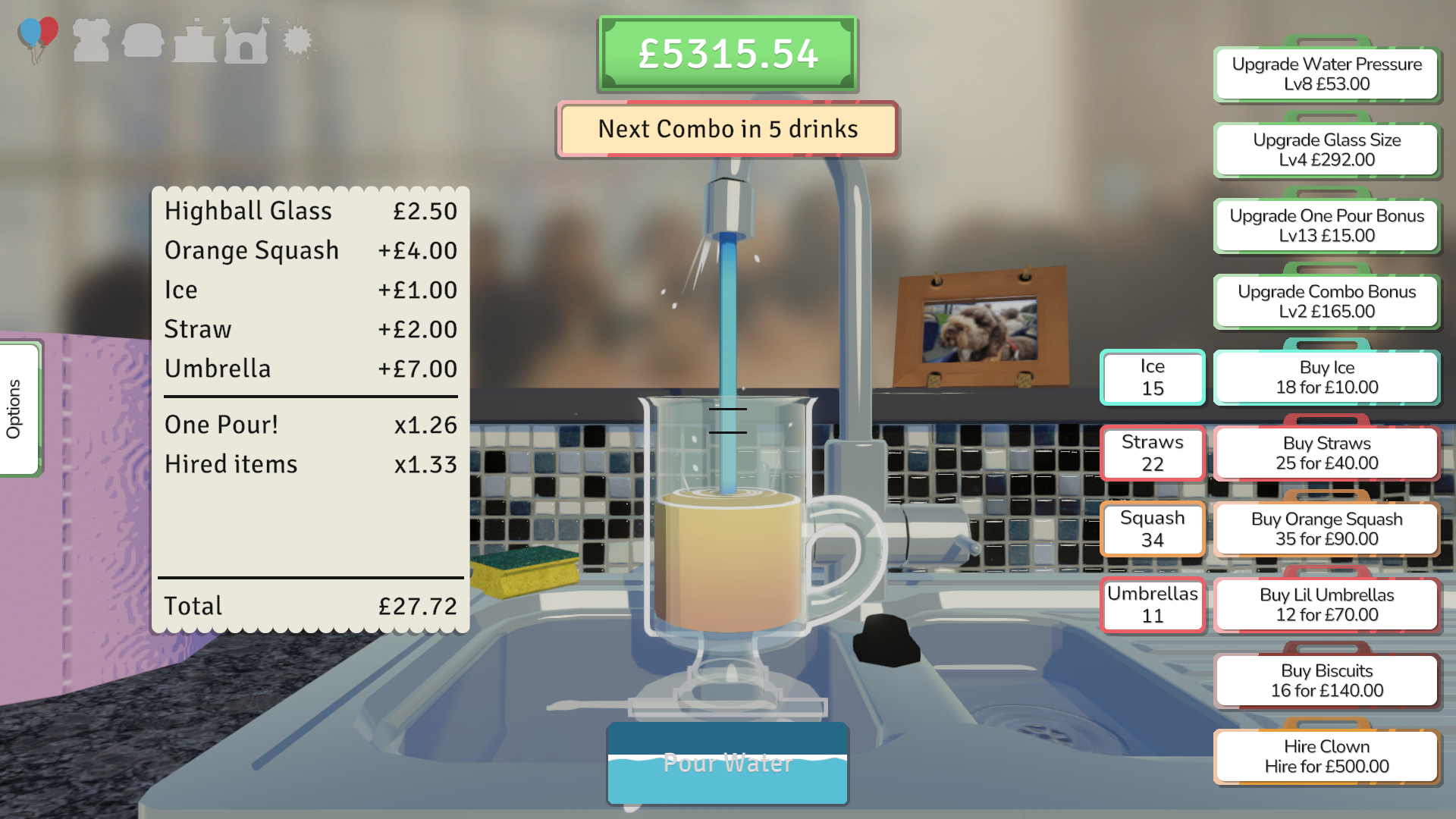
Task: Hire the Clown for £500.00
Action: [x=1326, y=756]
